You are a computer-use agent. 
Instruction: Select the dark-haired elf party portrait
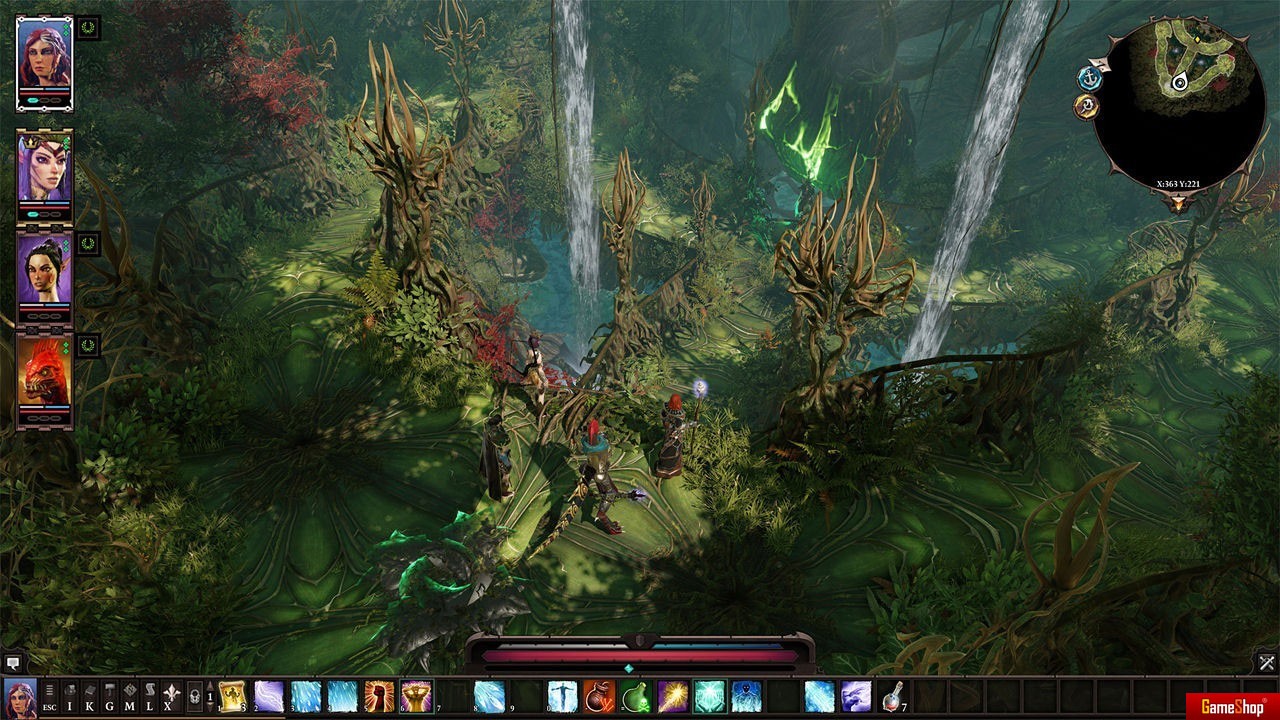pos(44,270)
